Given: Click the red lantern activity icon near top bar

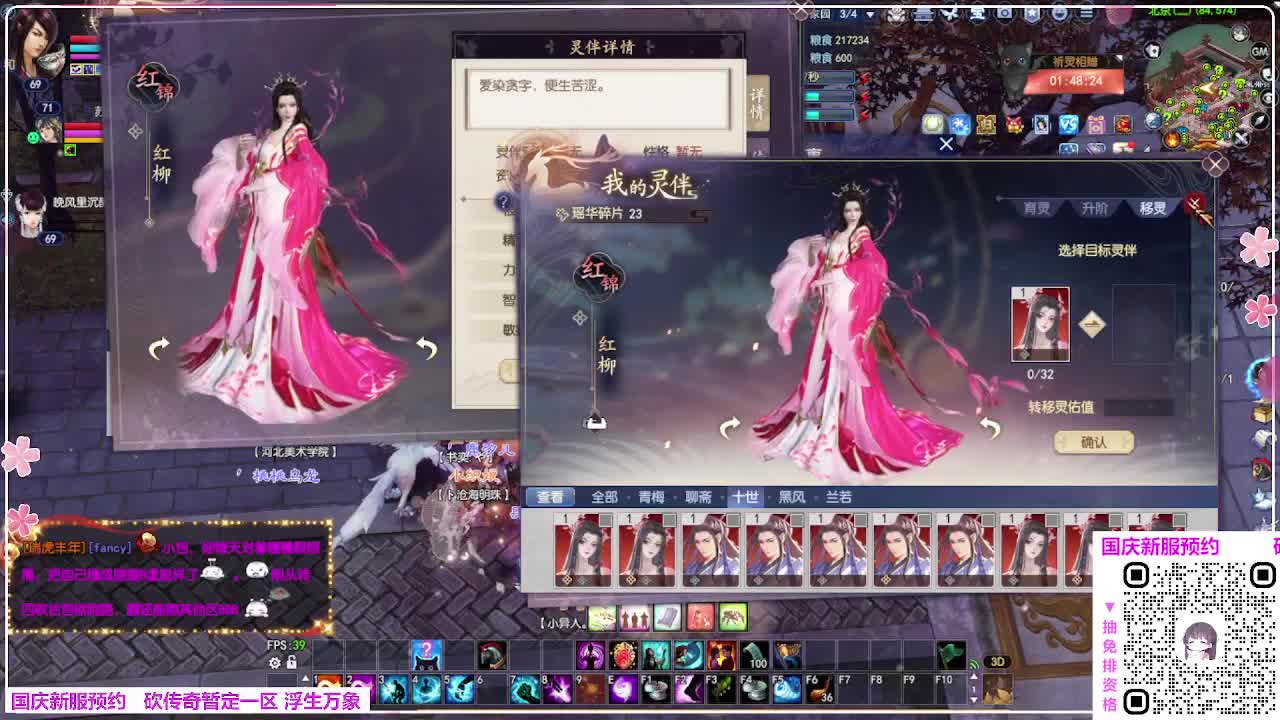Looking at the screenshot, I should pyautogui.click(x=1014, y=122).
